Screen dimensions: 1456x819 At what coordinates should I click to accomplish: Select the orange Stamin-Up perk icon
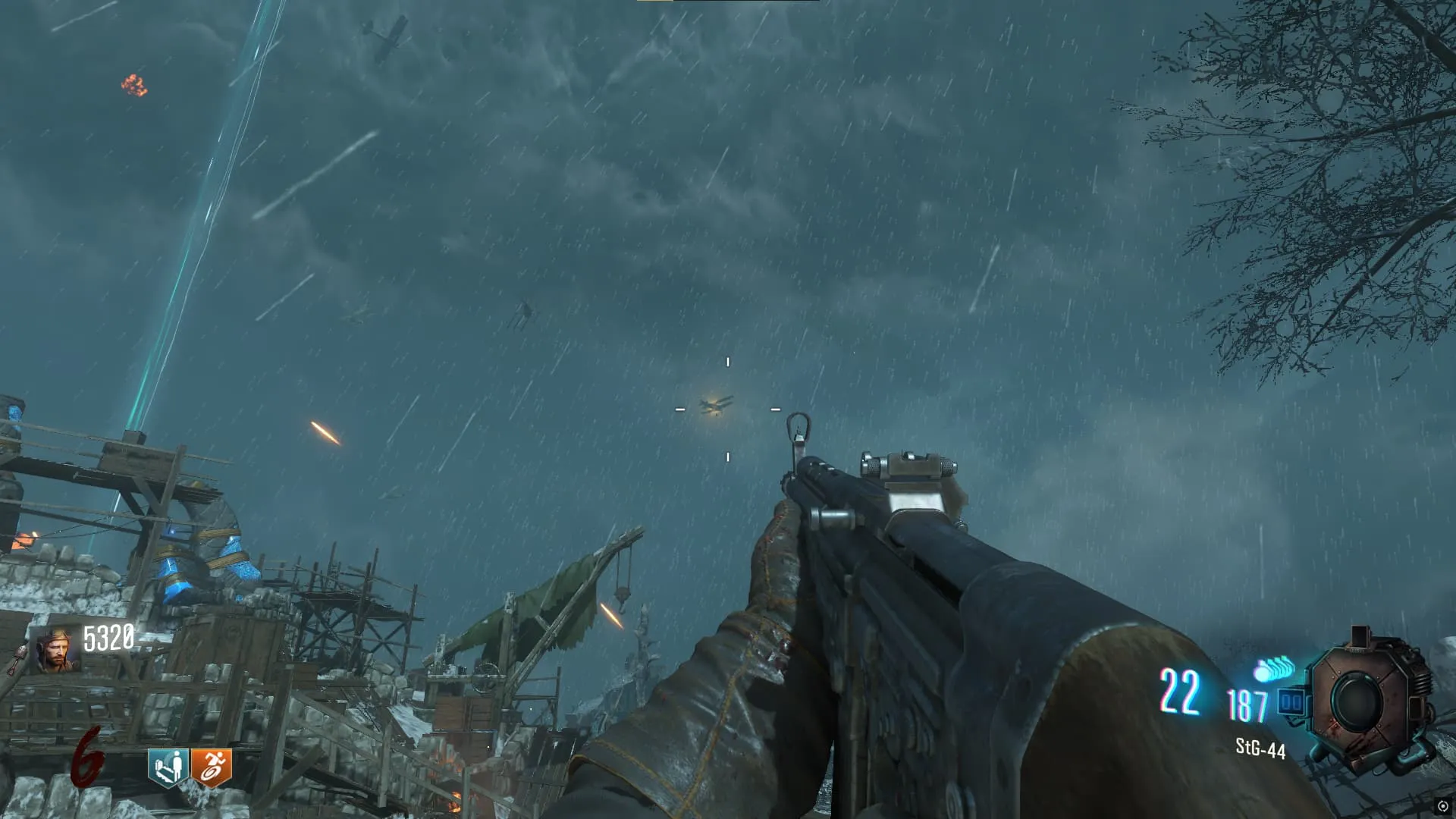211,767
